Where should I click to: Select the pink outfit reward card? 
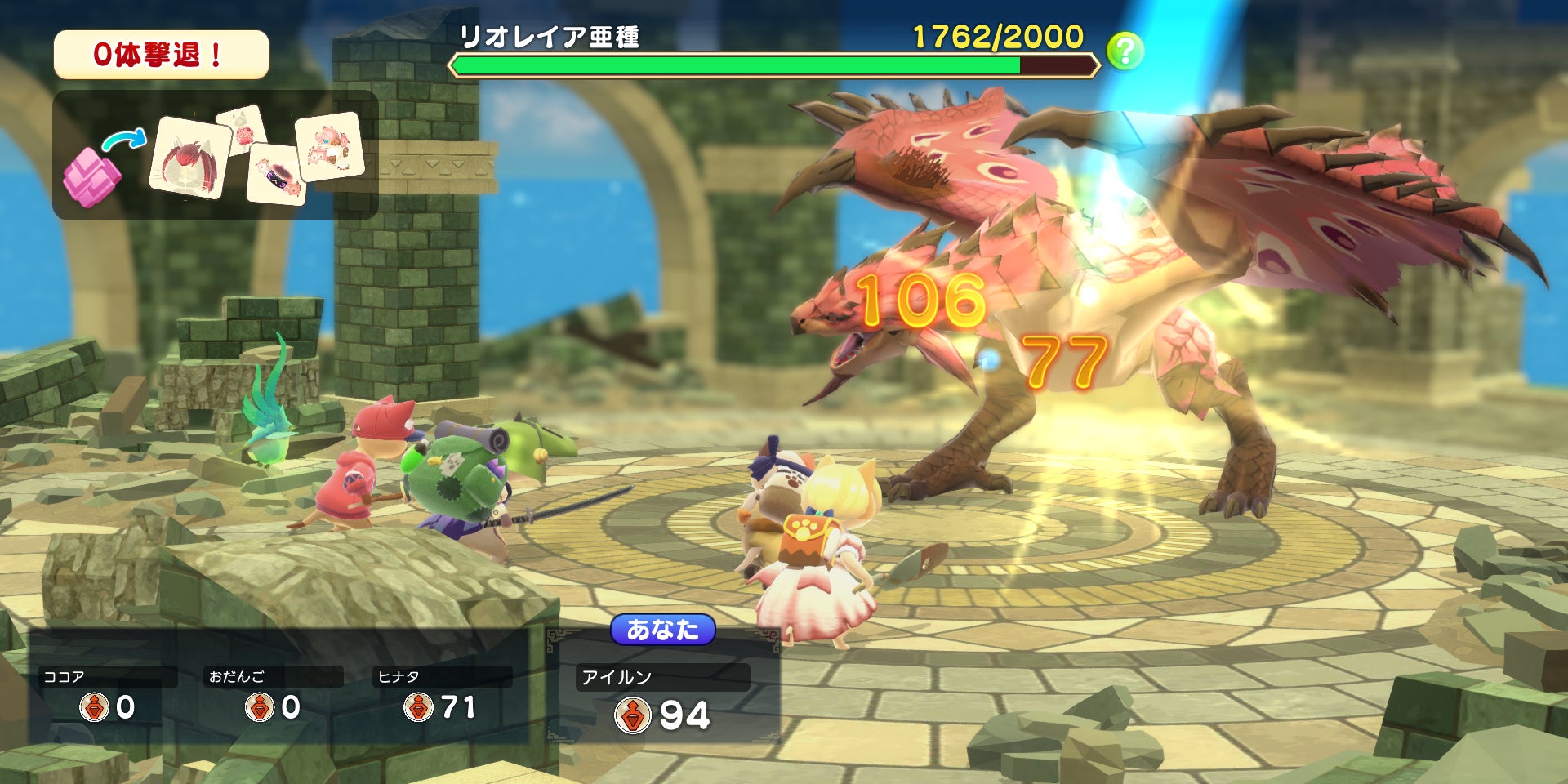[x=329, y=146]
